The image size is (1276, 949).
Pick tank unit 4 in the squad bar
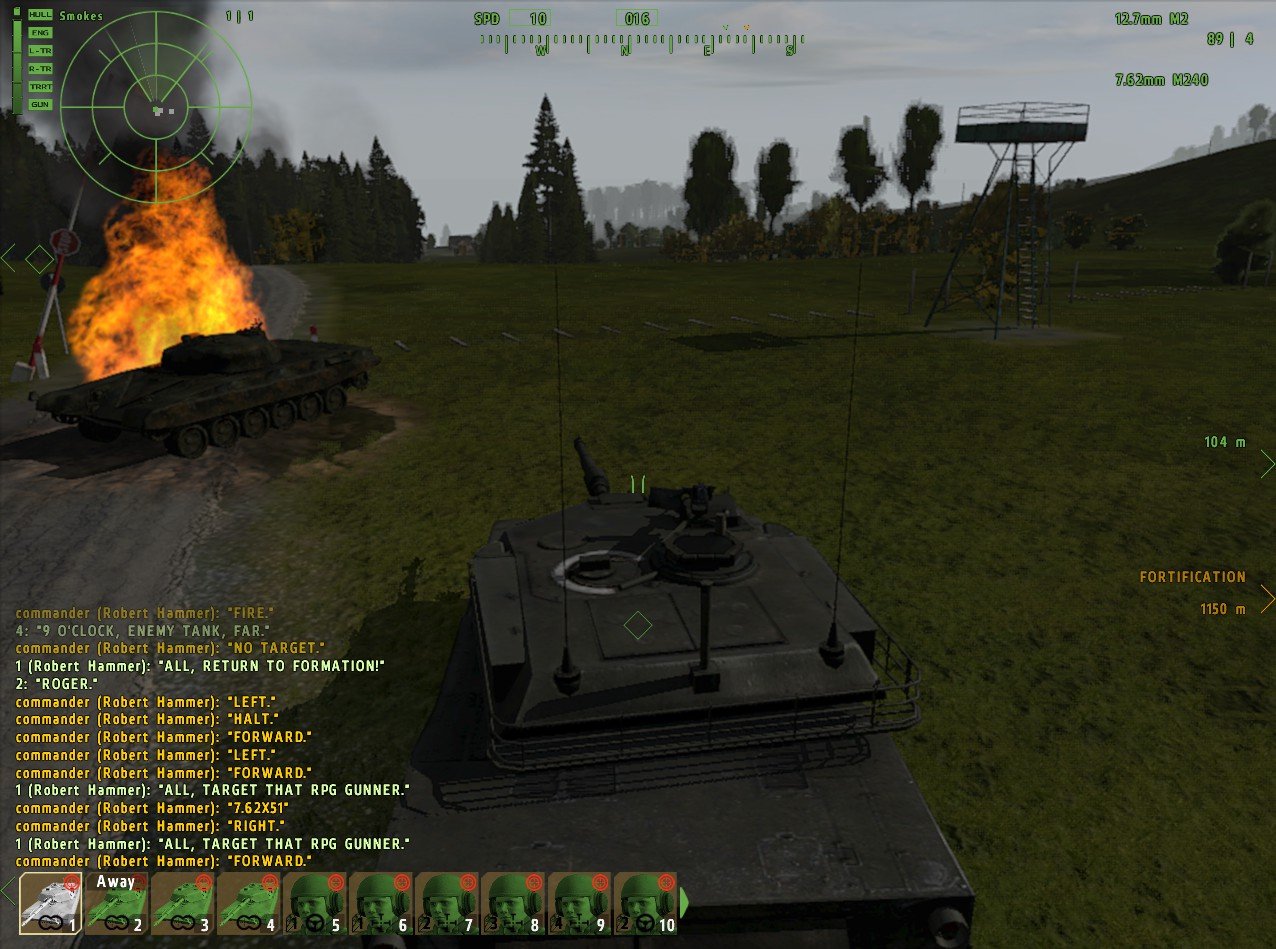point(248,903)
